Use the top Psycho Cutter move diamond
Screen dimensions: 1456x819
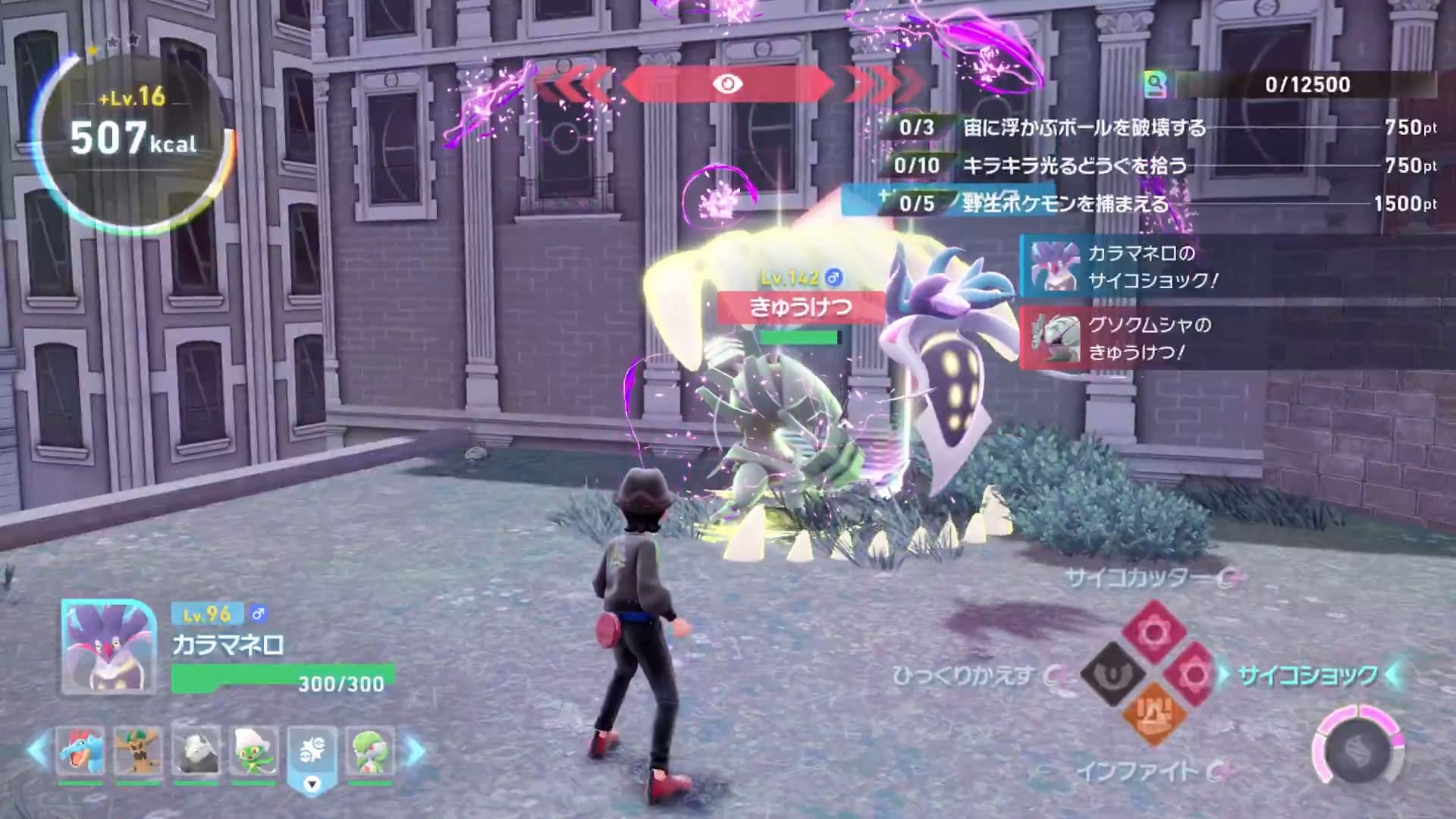[x=1153, y=631]
